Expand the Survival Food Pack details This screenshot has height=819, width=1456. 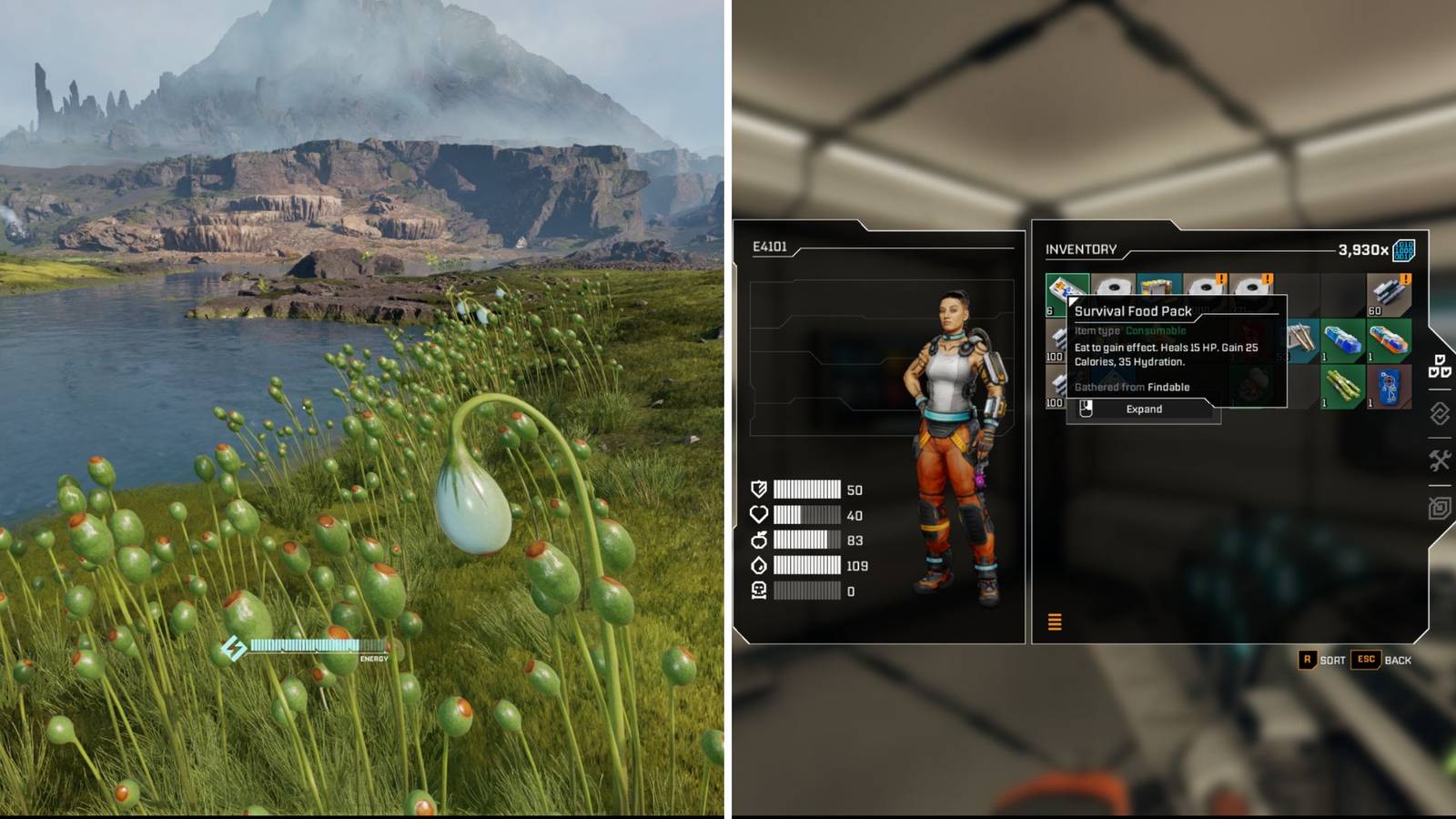click(x=1145, y=409)
